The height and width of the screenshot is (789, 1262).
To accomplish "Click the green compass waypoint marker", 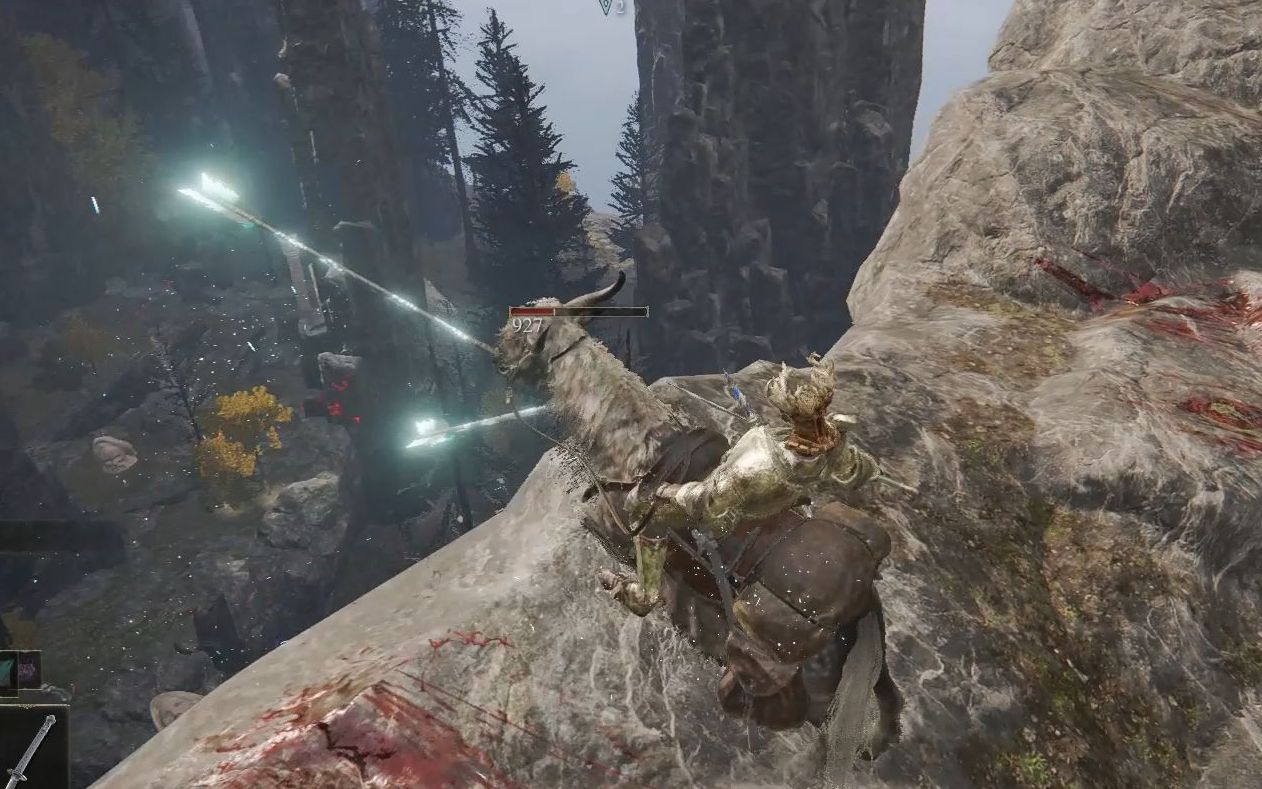I will pyautogui.click(x=605, y=6).
